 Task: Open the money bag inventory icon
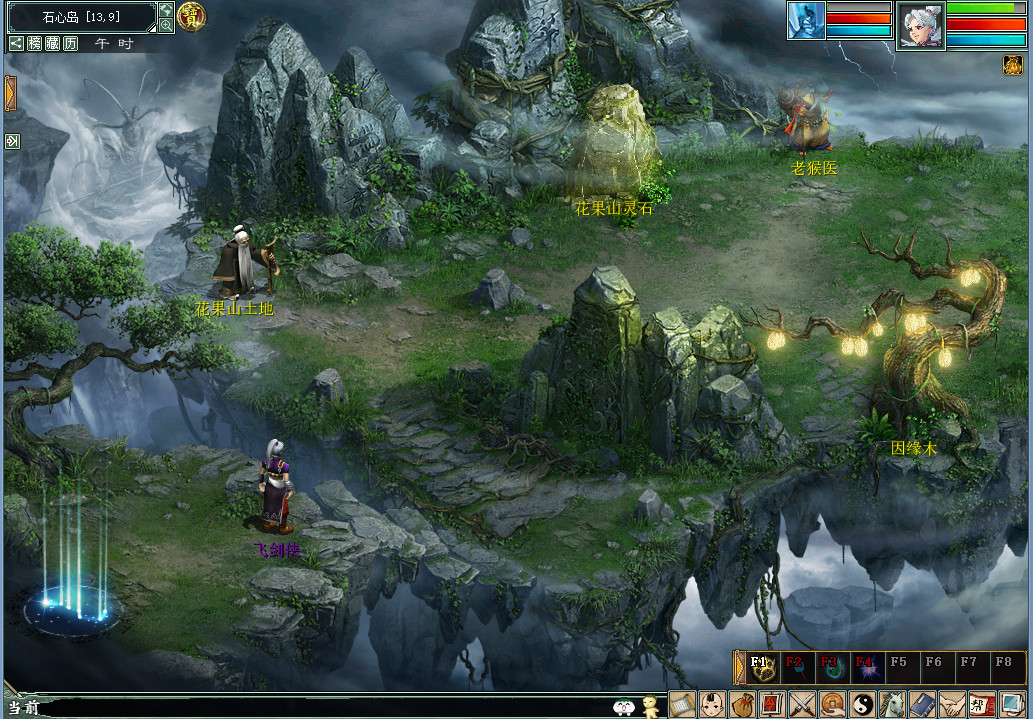pyautogui.click(x=742, y=704)
